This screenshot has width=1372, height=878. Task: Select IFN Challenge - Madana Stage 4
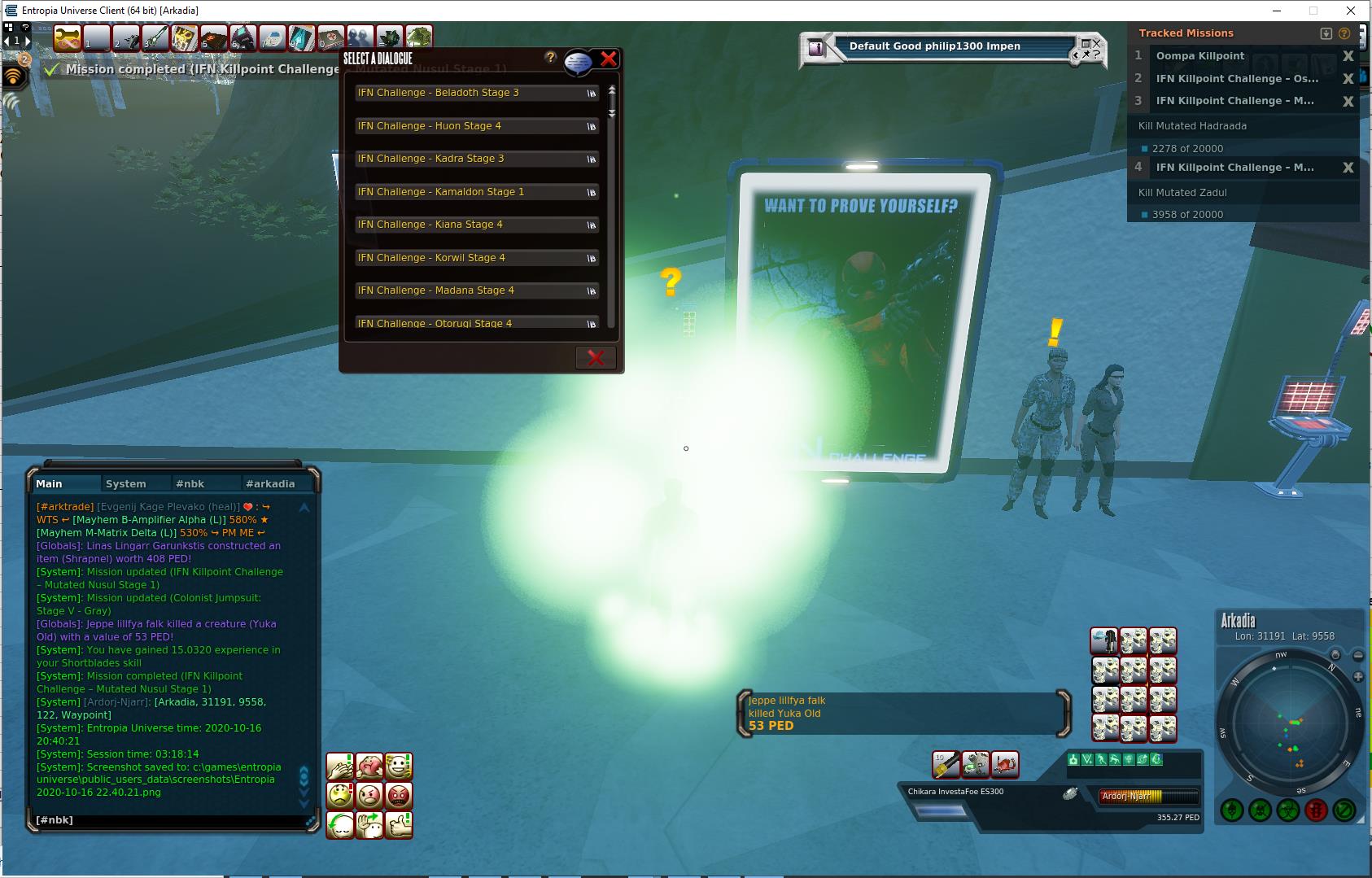pos(476,290)
